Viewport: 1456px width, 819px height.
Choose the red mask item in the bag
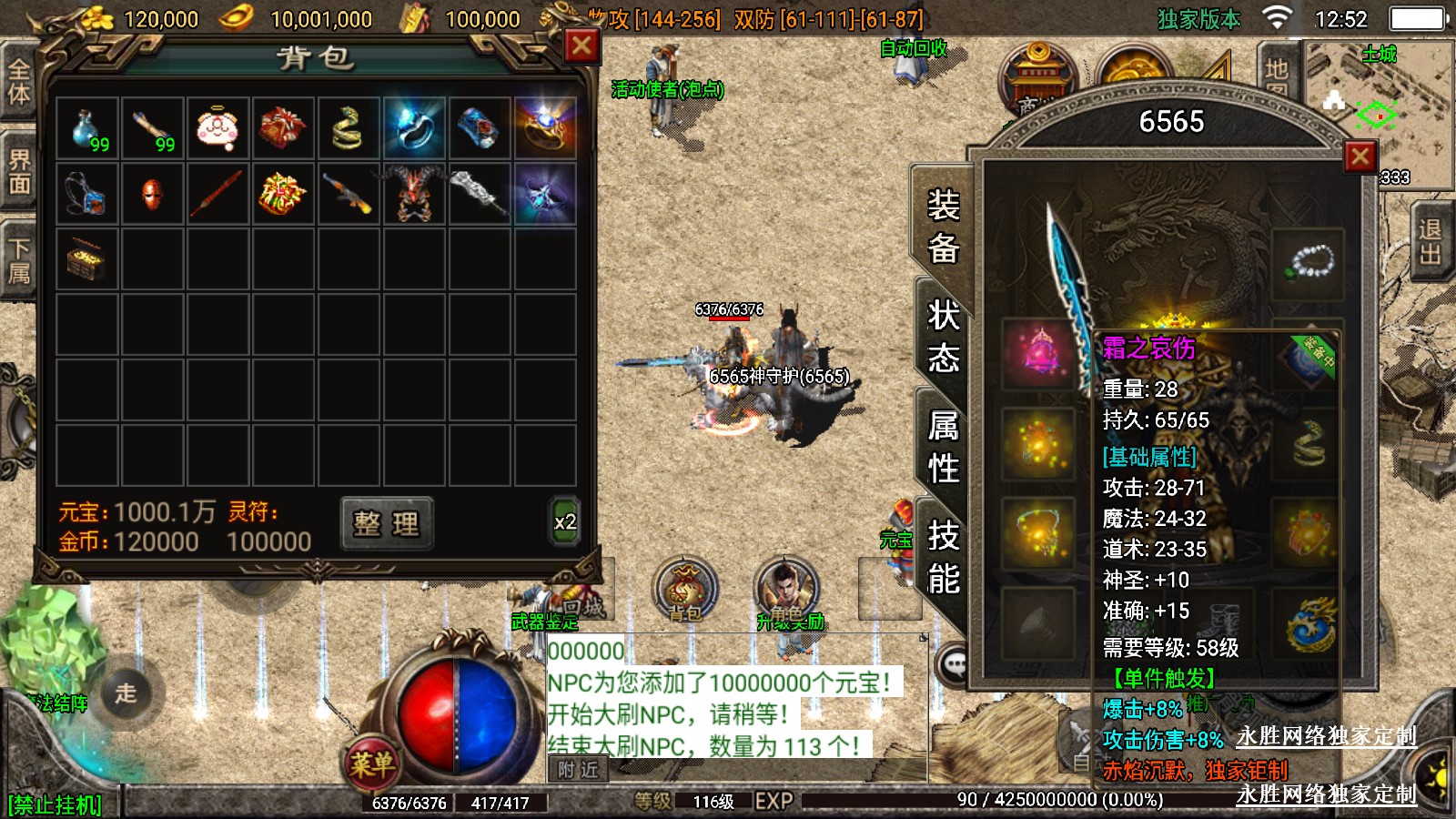(x=153, y=194)
